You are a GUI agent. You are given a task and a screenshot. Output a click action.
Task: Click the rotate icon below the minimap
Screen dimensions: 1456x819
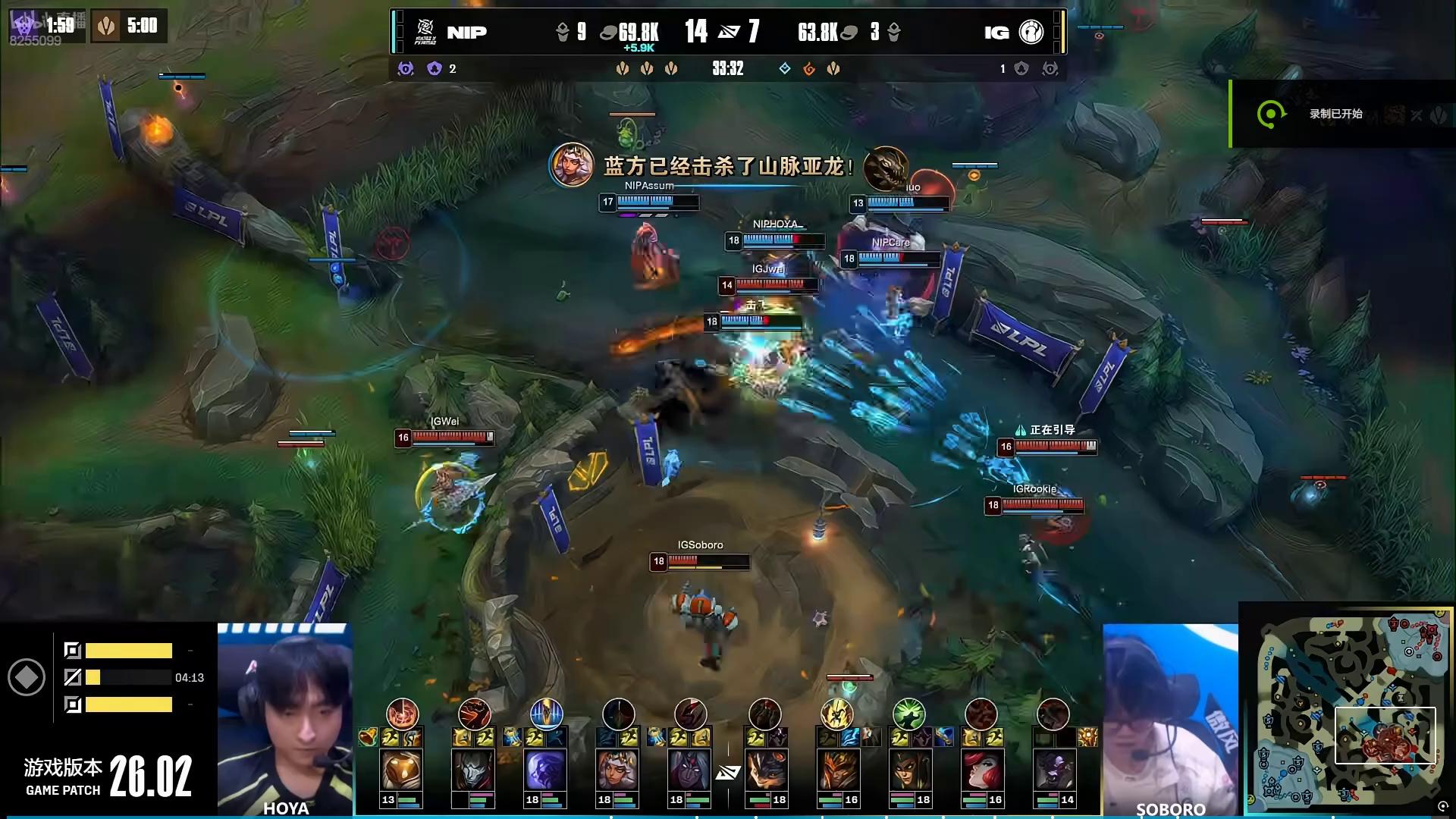click(x=1443, y=807)
